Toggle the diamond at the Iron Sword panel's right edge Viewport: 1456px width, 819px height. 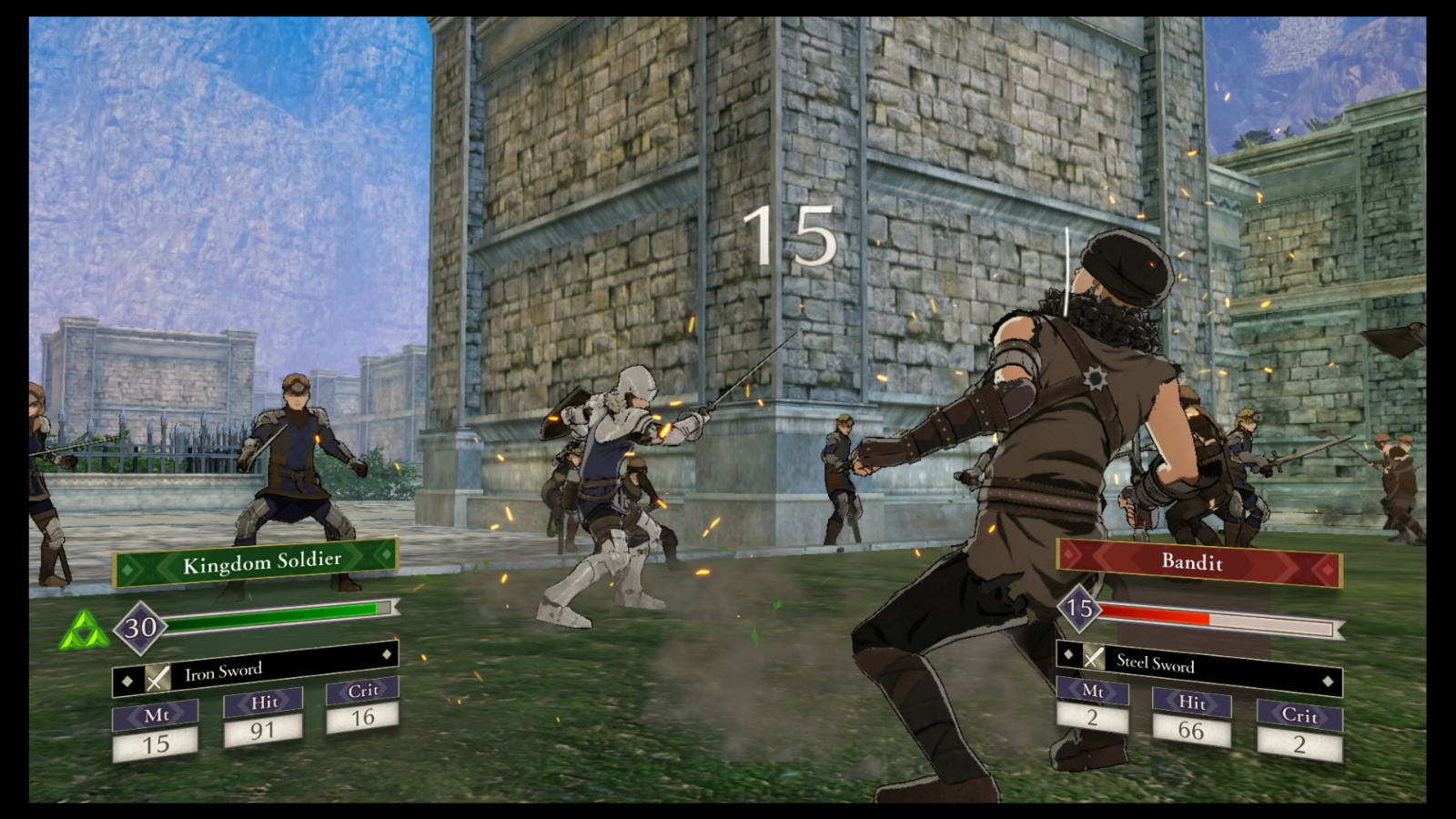pyautogui.click(x=389, y=652)
